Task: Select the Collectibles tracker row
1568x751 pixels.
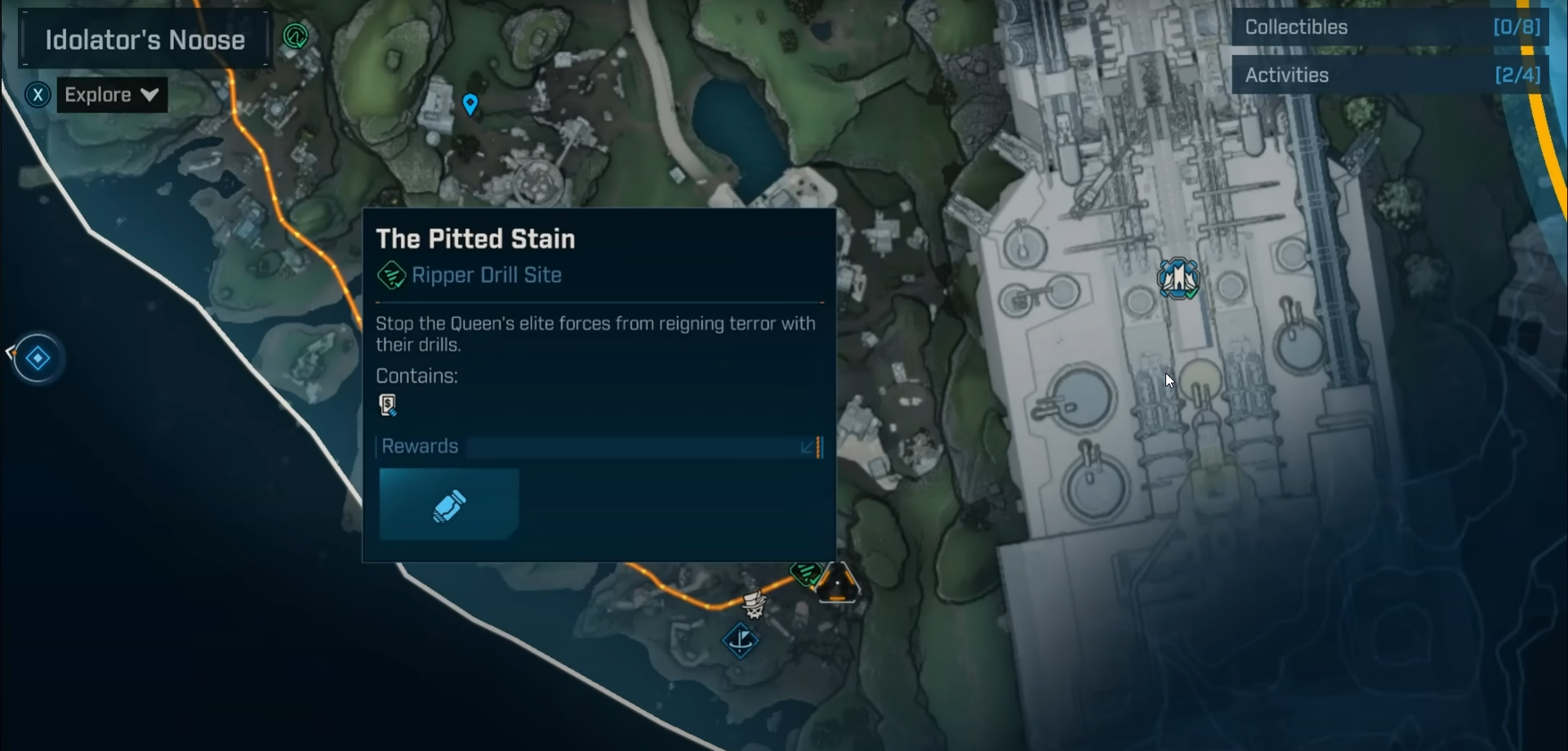Action: click(1391, 27)
